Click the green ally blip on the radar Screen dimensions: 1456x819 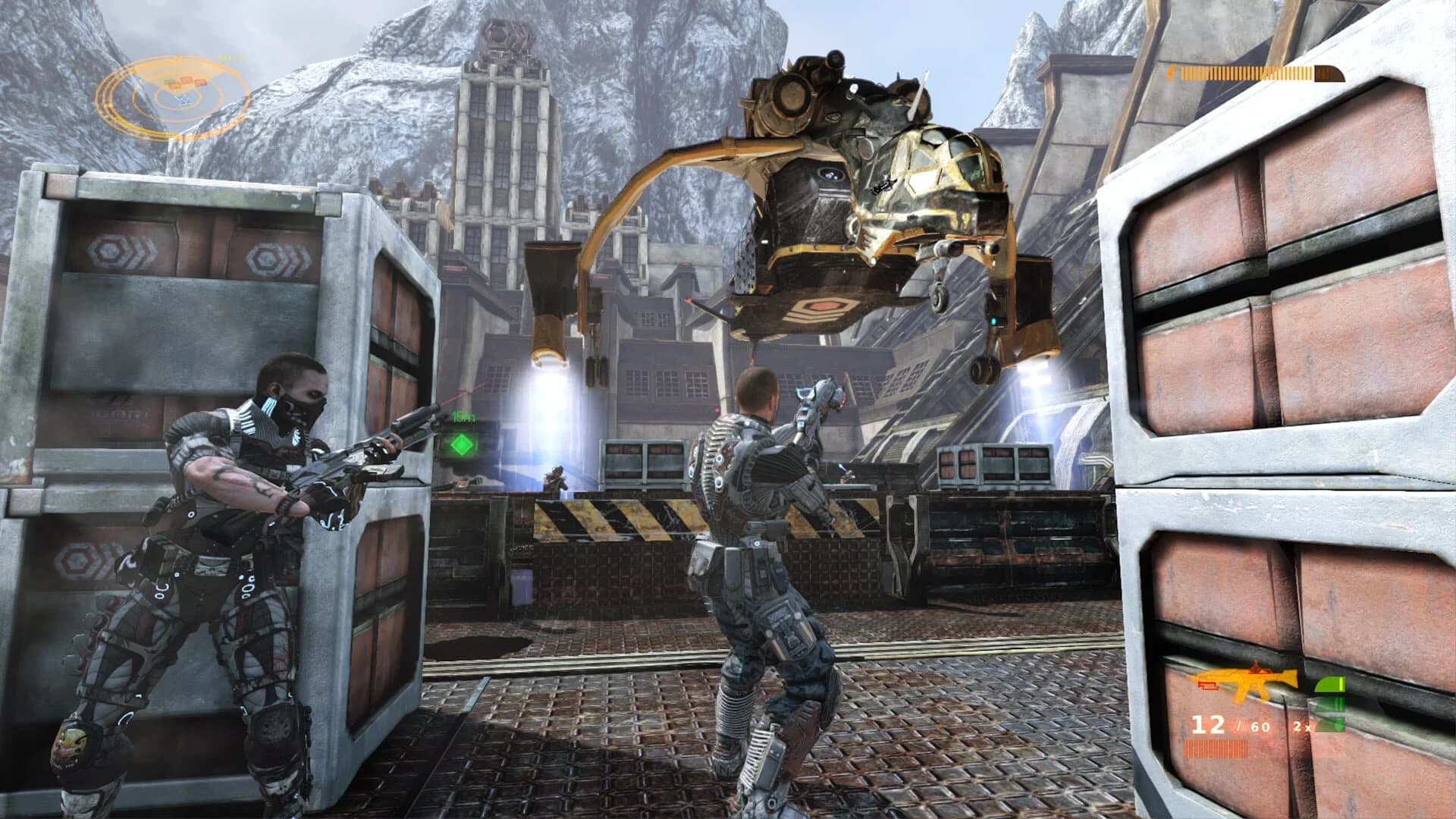pos(167,83)
